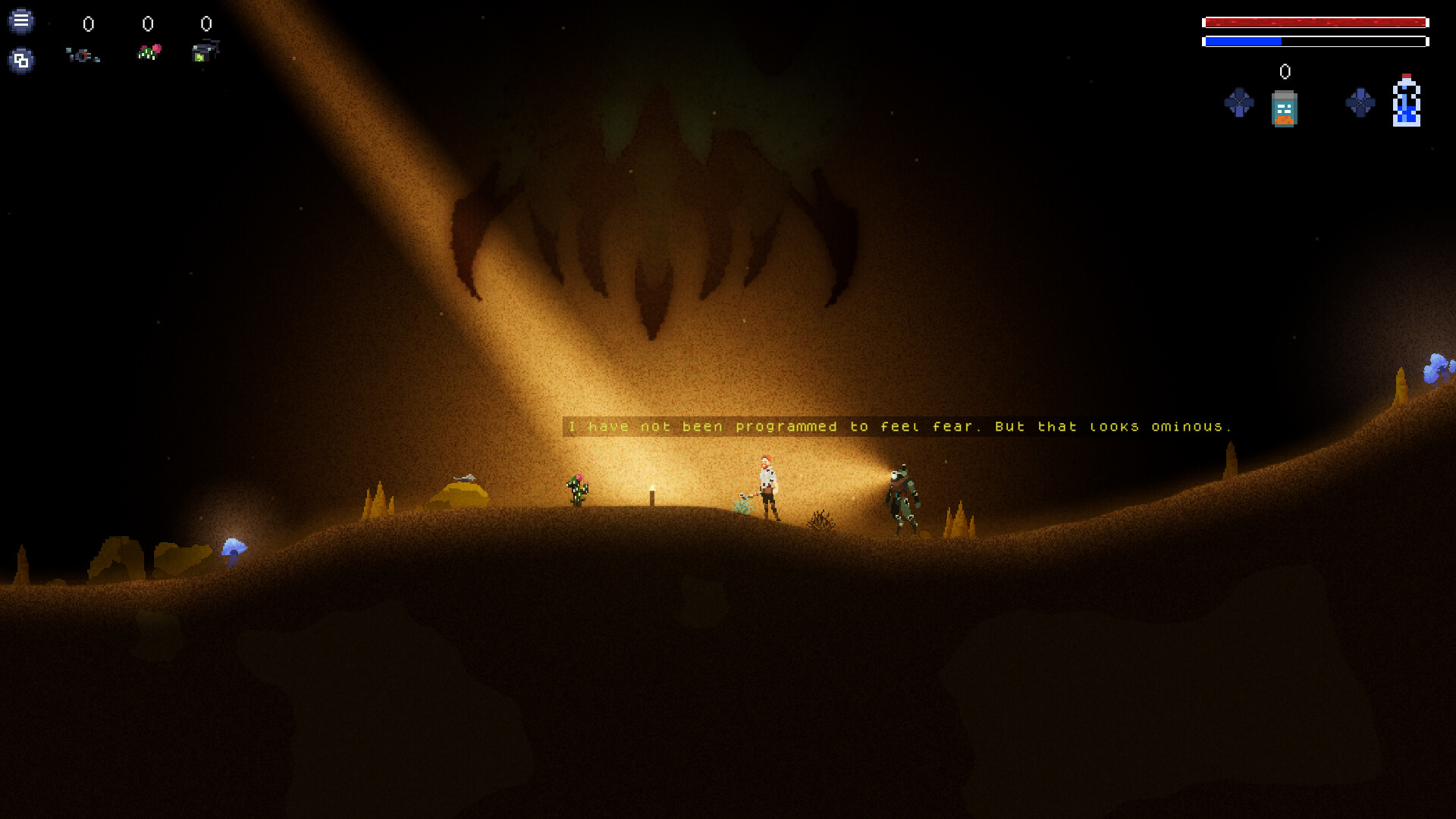Select the pink flowering plant icon
Screen dimensions: 1456x819
point(149,52)
